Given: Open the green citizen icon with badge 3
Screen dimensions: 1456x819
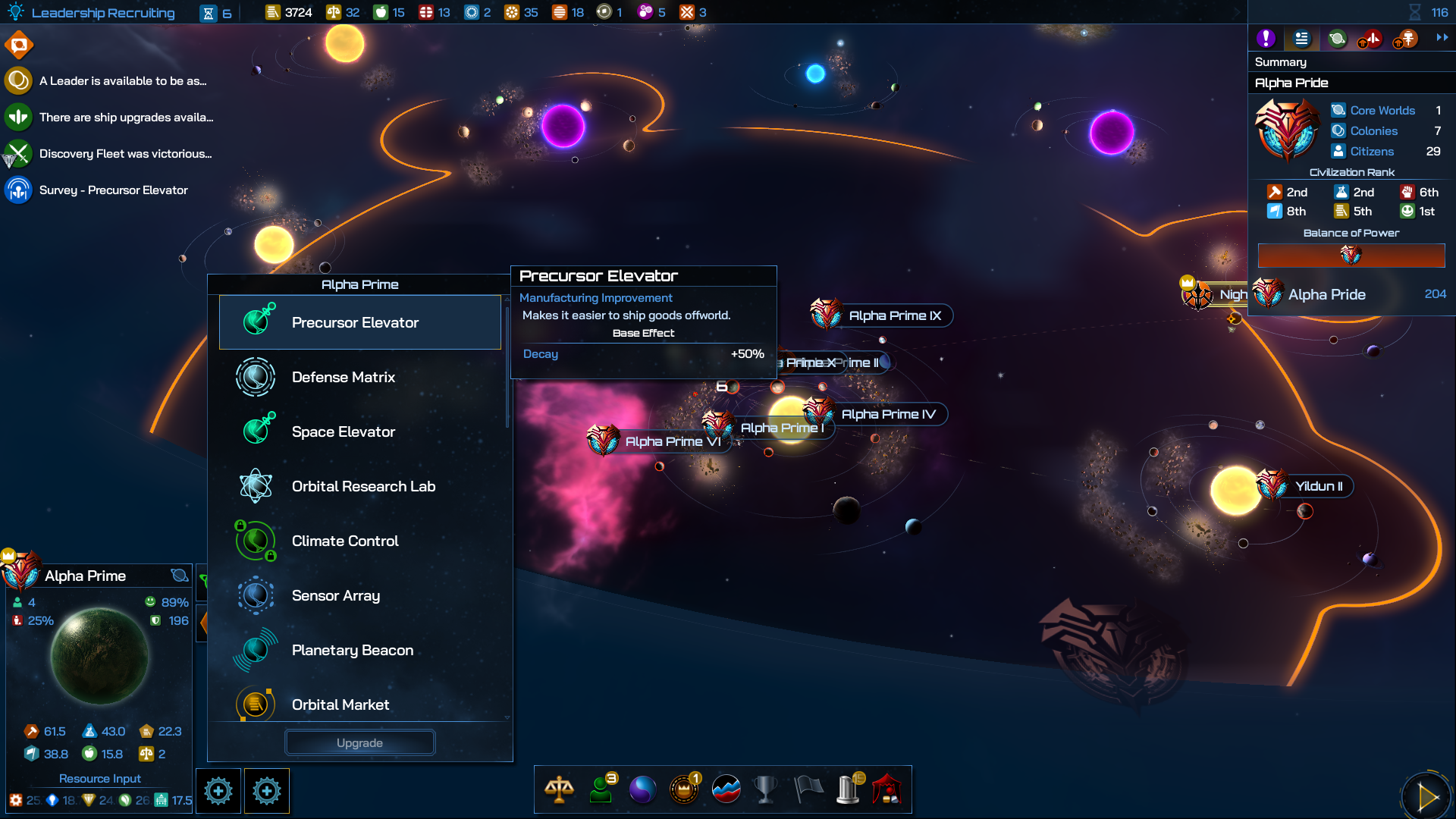Looking at the screenshot, I should [601, 789].
